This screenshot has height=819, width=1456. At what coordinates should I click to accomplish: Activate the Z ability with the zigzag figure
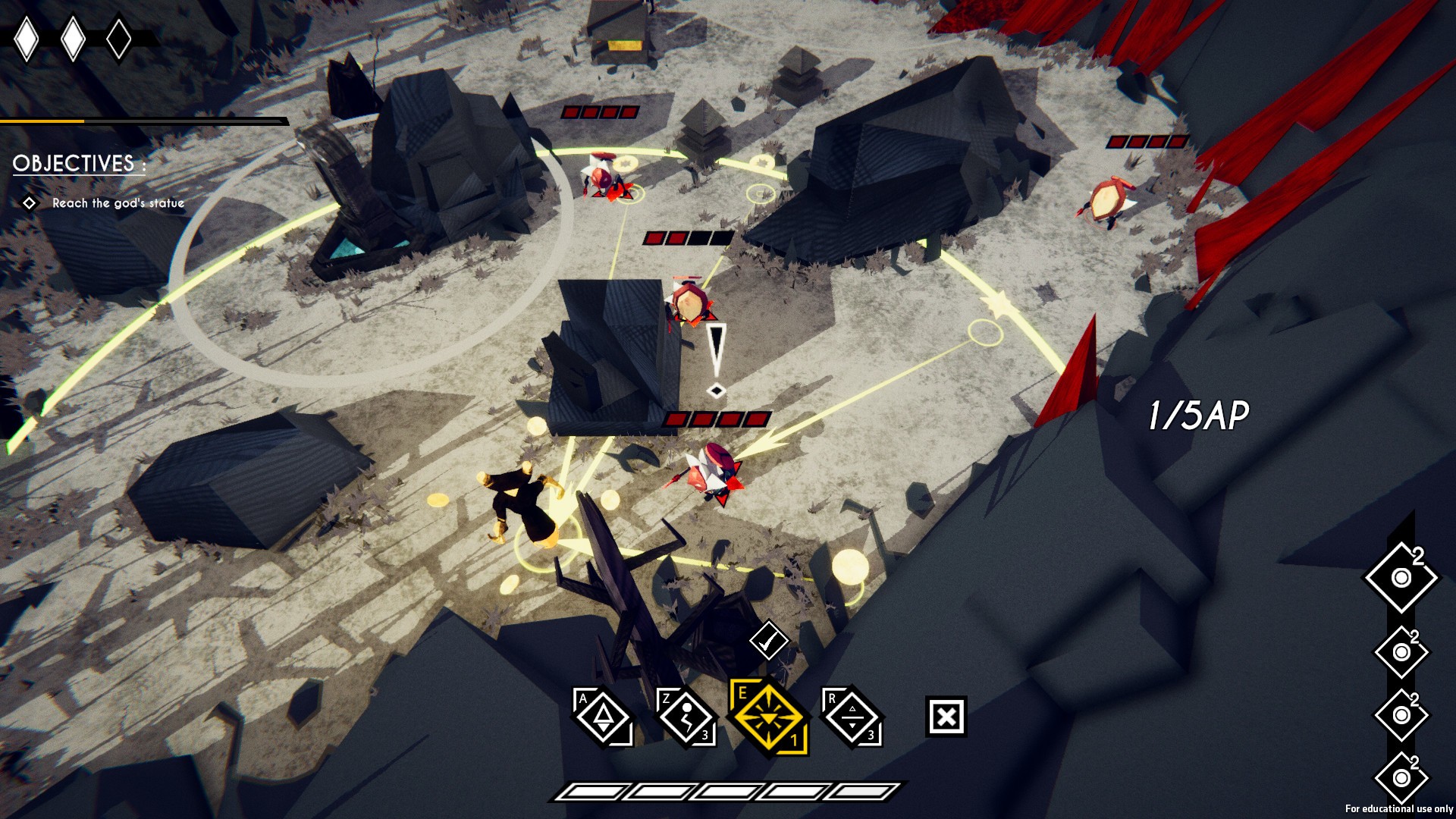pos(686,717)
